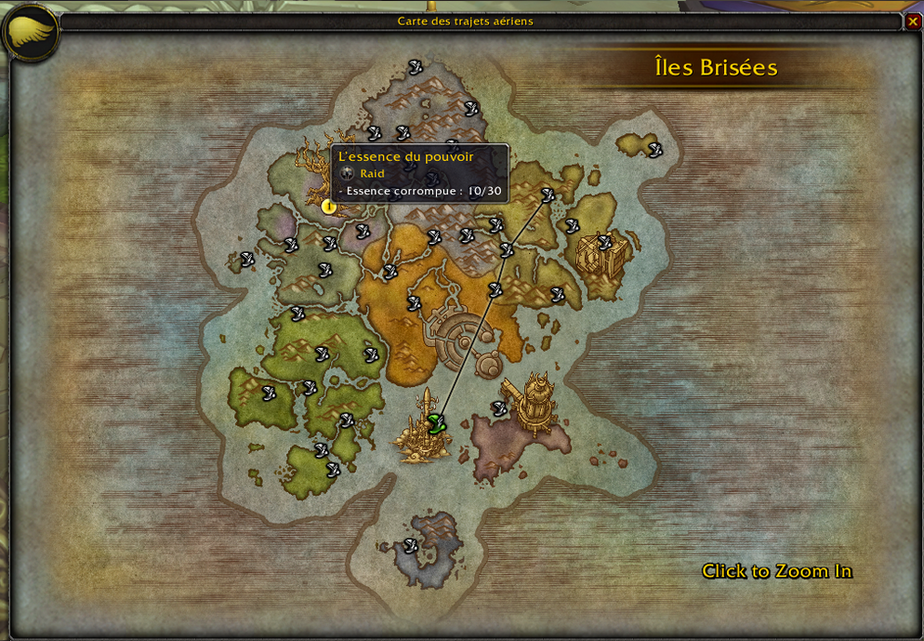Close the flight map window
The width and height of the screenshot is (924, 641).
tap(911, 20)
